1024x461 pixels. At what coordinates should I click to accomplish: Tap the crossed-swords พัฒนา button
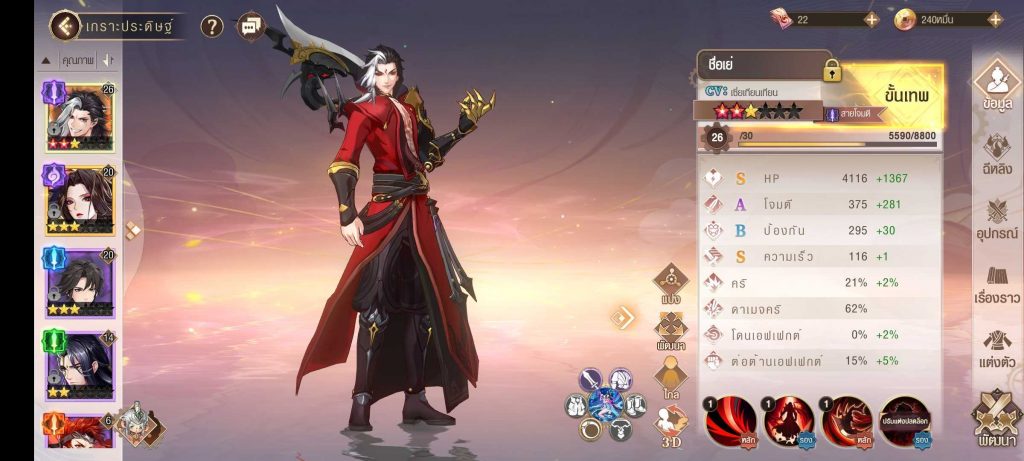pos(996,420)
